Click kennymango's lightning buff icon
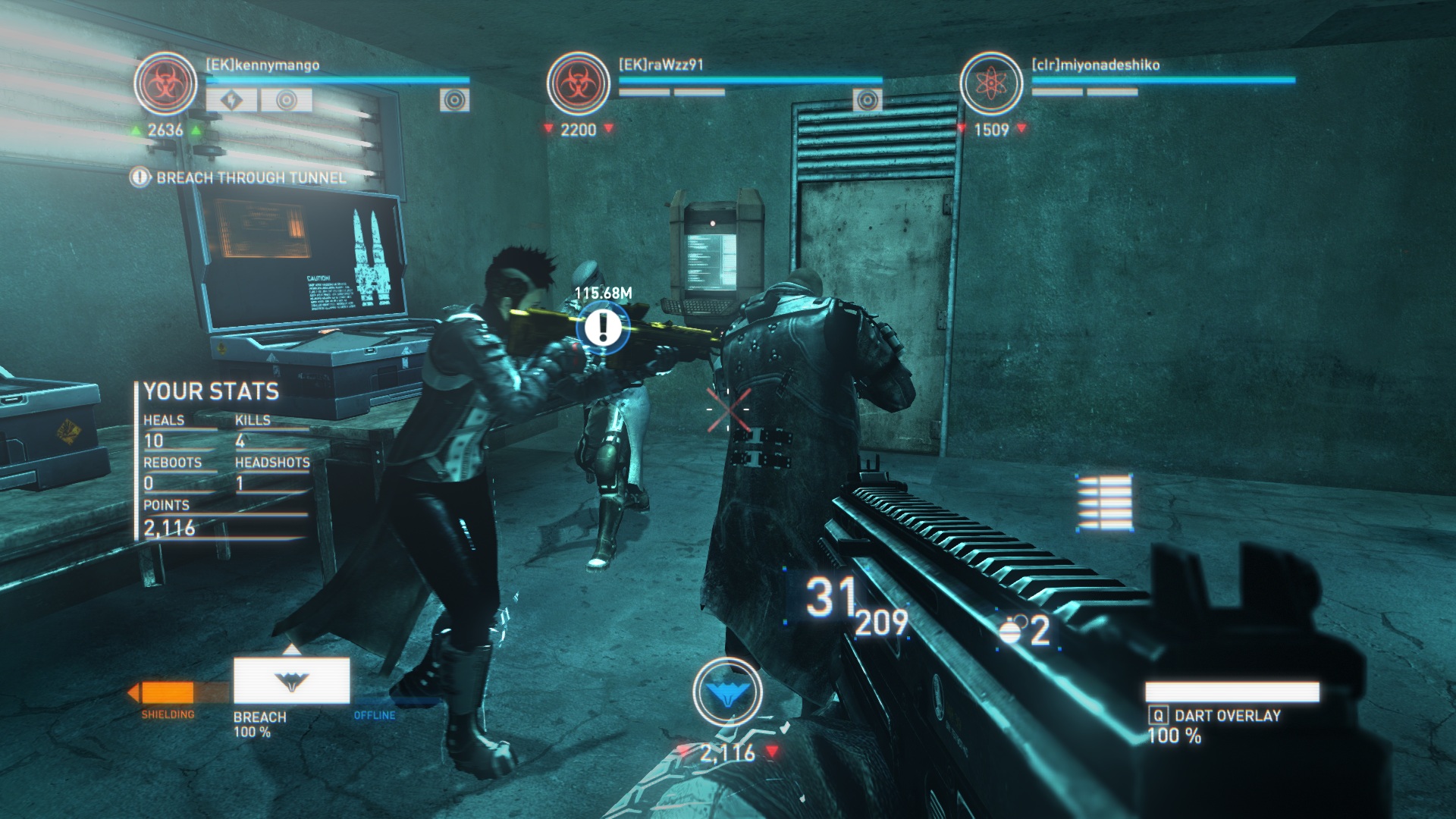 (x=232, y=100)
